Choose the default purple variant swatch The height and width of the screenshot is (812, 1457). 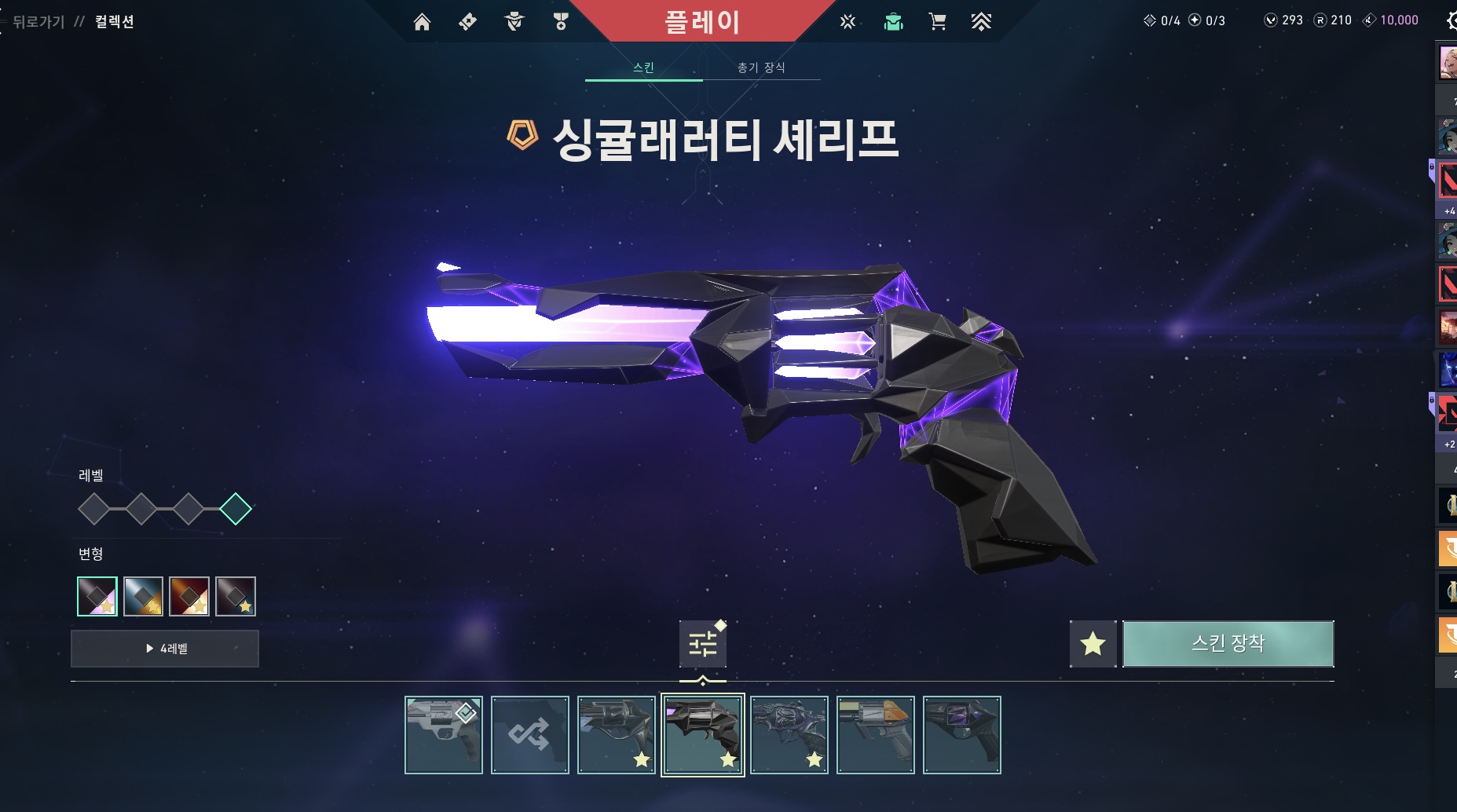[97, 597]
